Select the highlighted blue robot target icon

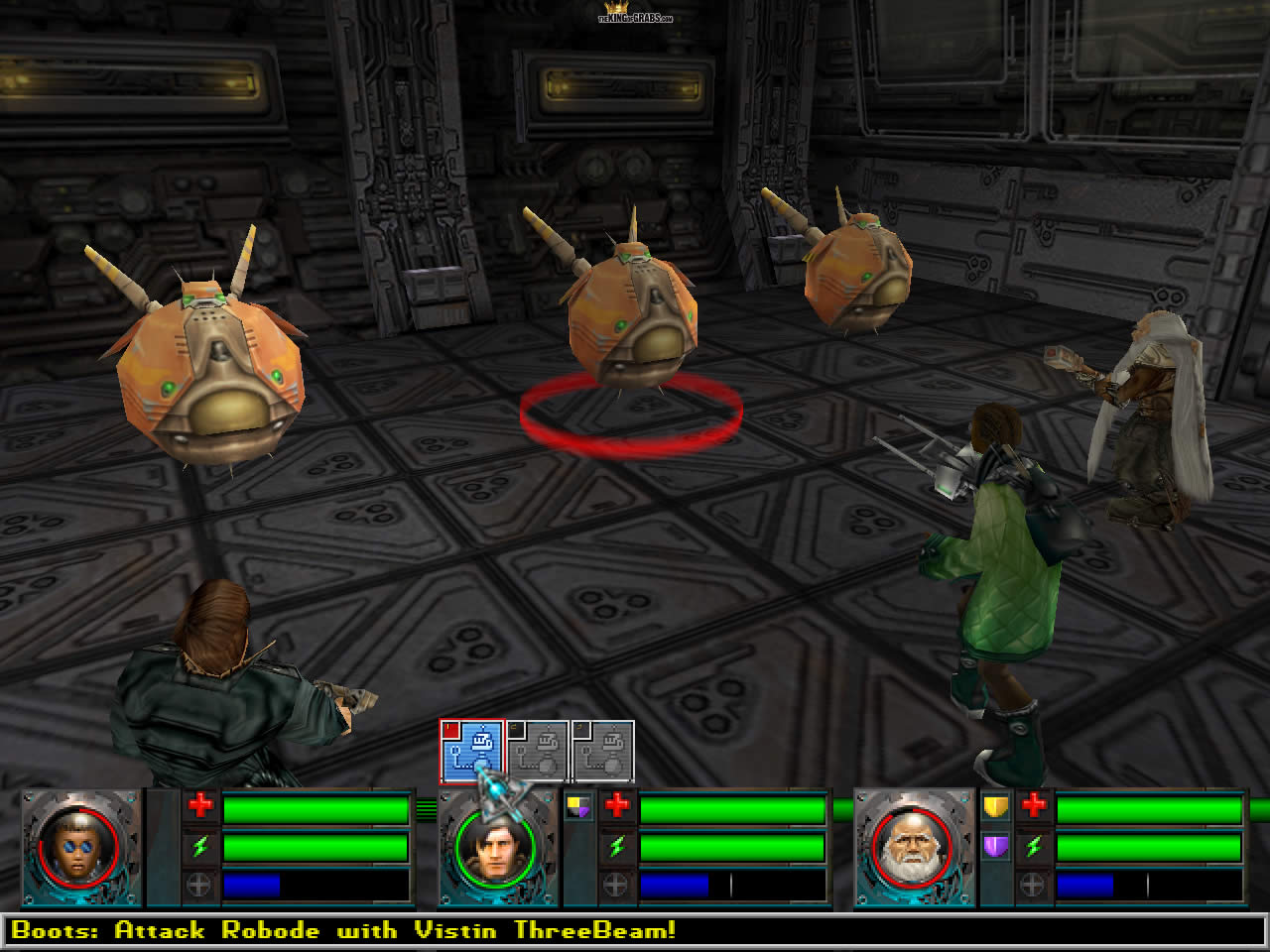472,751
